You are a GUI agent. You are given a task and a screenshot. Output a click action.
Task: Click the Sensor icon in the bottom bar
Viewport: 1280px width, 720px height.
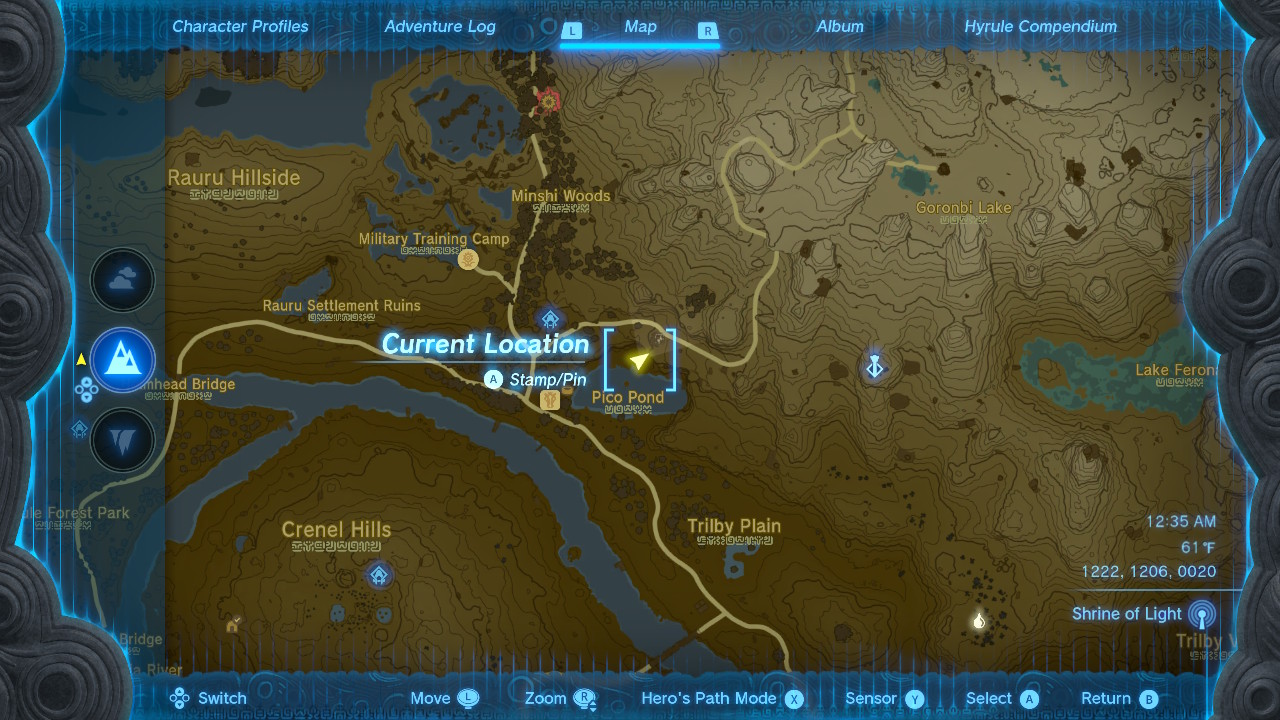(x=916, y=698)
